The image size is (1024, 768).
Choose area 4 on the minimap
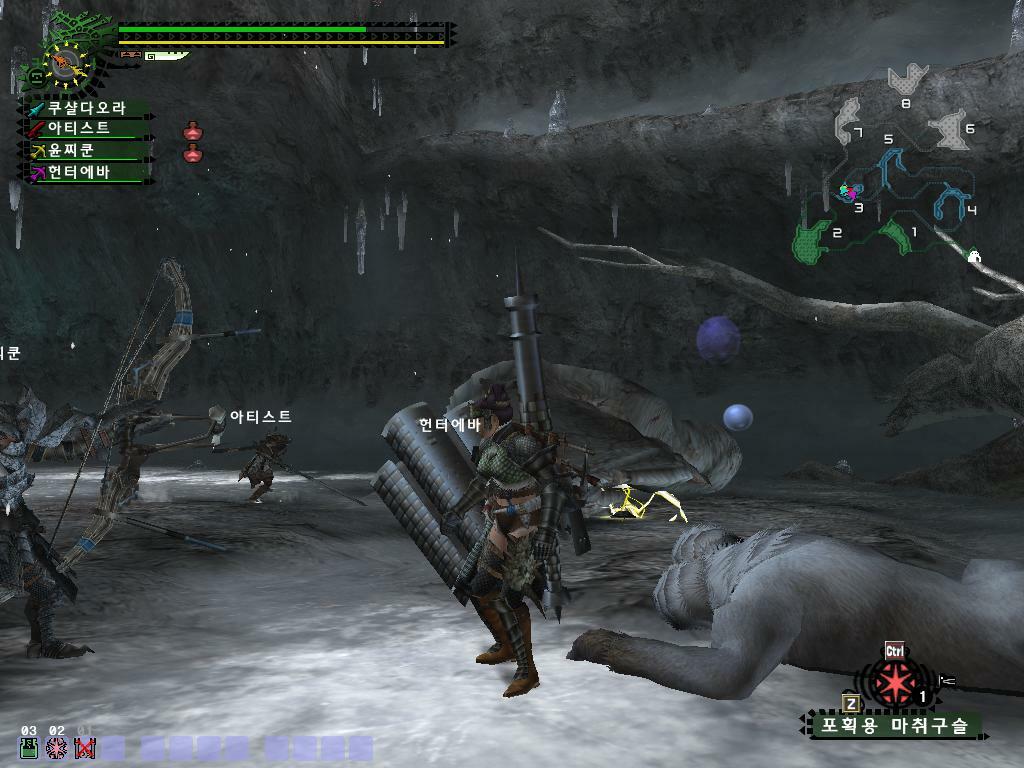click(952, 201)
